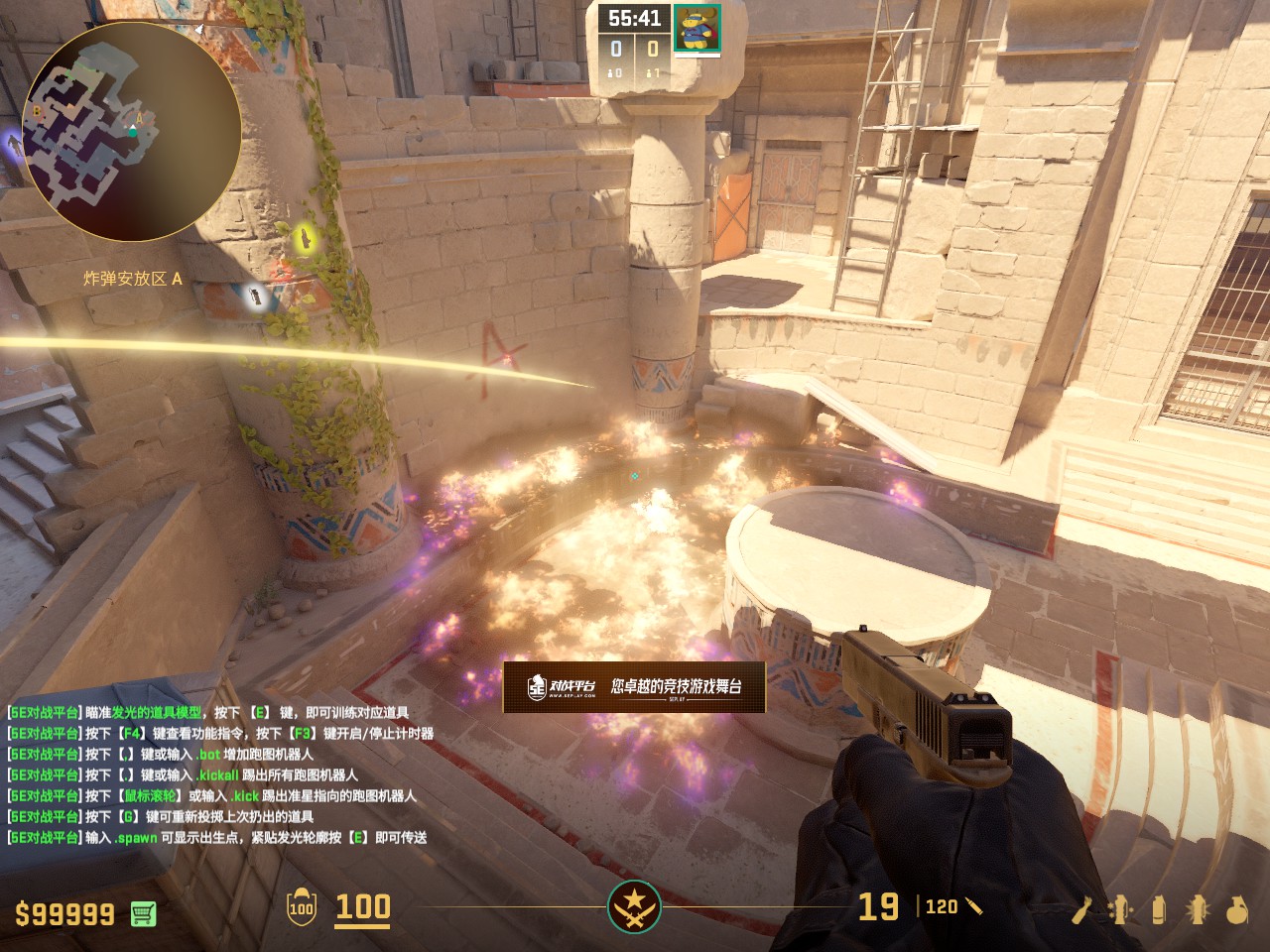Click the player avatar beside the scoreboard
This screenshot has width=1270, height=952.
point(698,29)
